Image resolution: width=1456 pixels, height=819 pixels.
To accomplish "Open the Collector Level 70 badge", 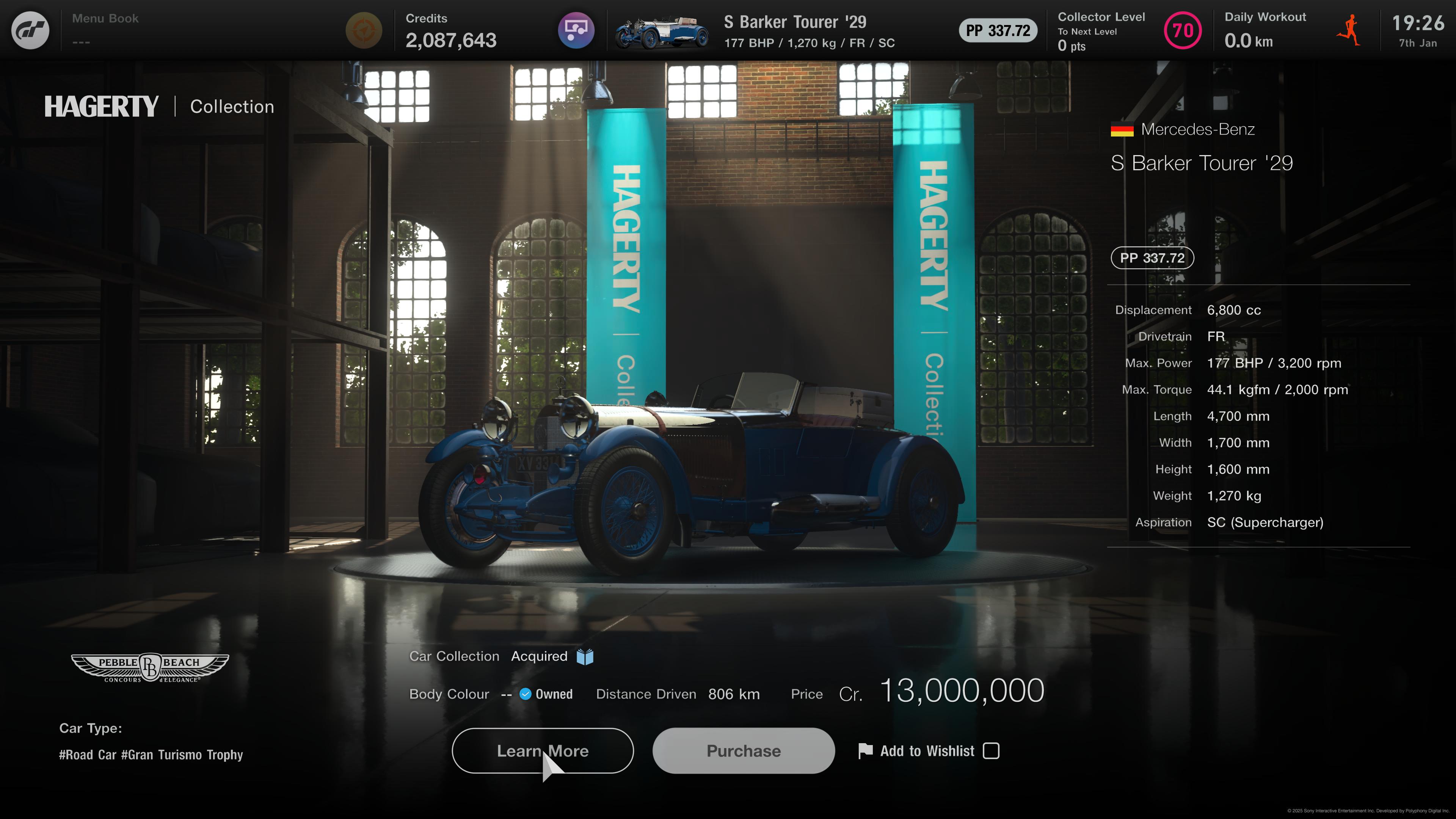I will click(1183, 30).
